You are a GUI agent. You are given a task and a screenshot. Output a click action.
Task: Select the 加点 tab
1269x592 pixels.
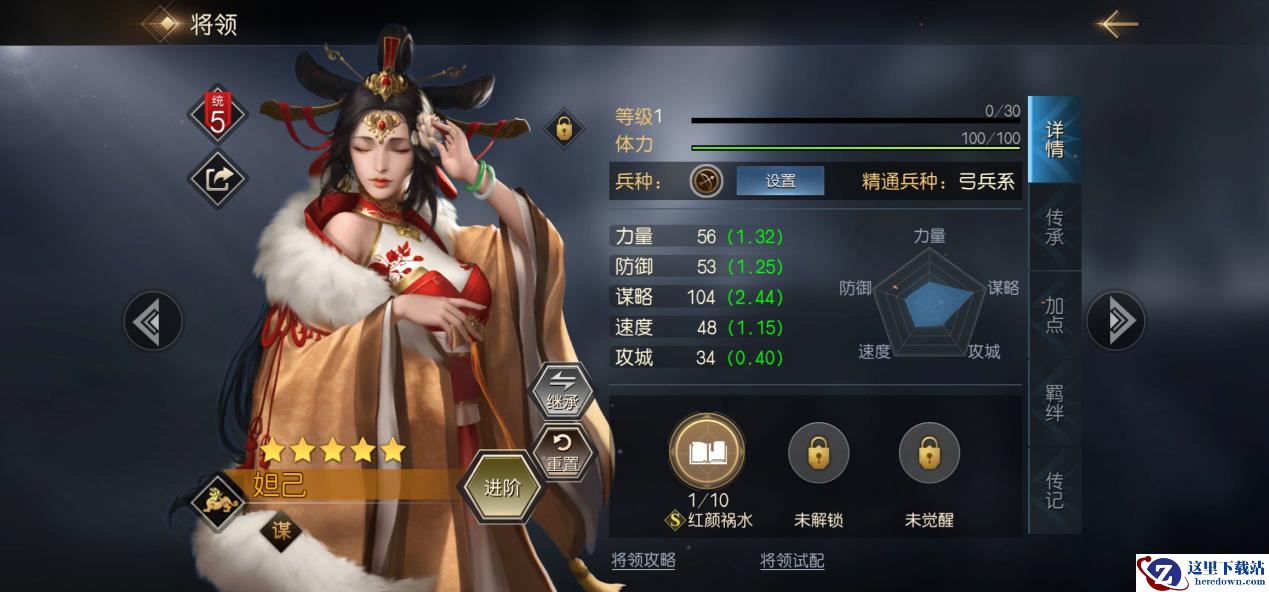tap(1054, 314)
